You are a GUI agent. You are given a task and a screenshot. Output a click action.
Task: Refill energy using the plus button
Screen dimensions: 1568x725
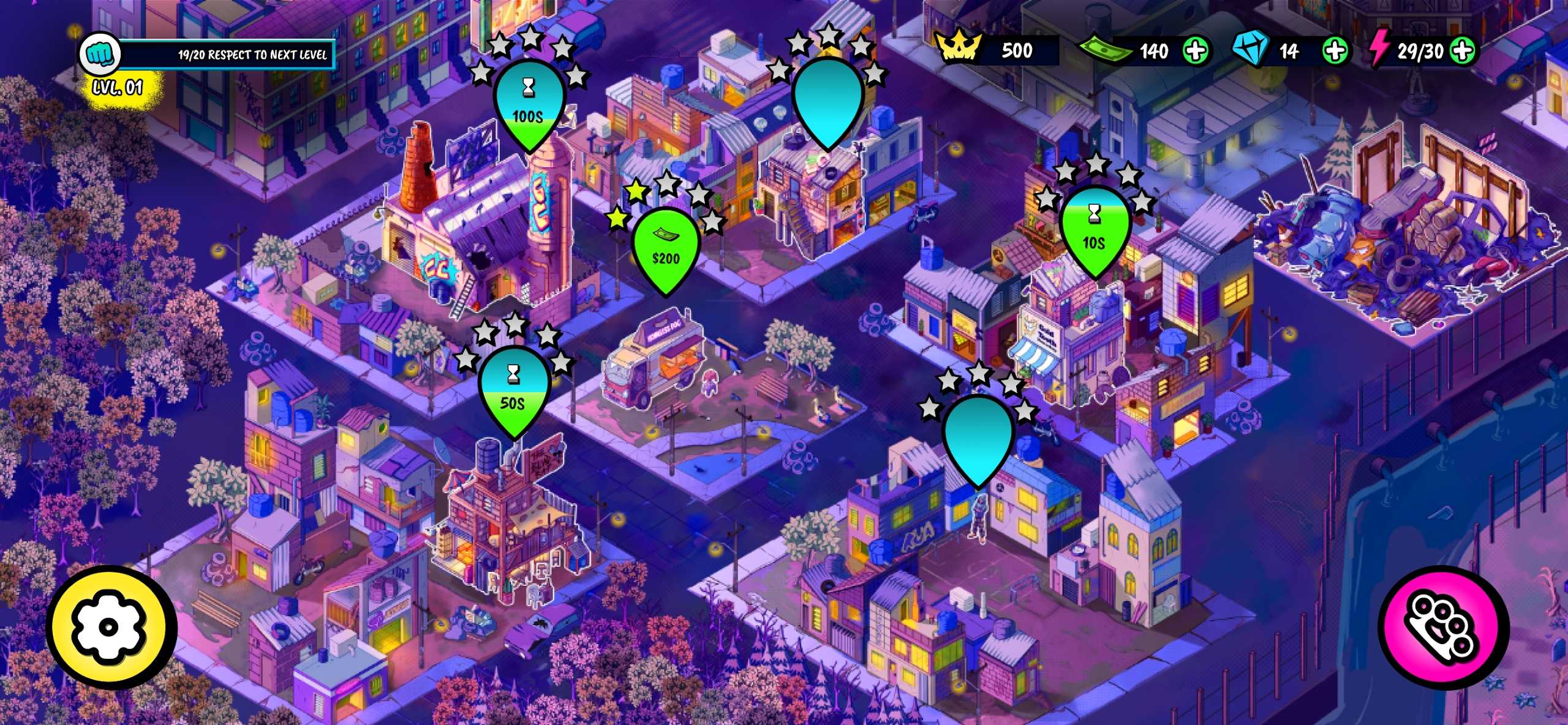pyautogui.click(x=1462, y=51)
